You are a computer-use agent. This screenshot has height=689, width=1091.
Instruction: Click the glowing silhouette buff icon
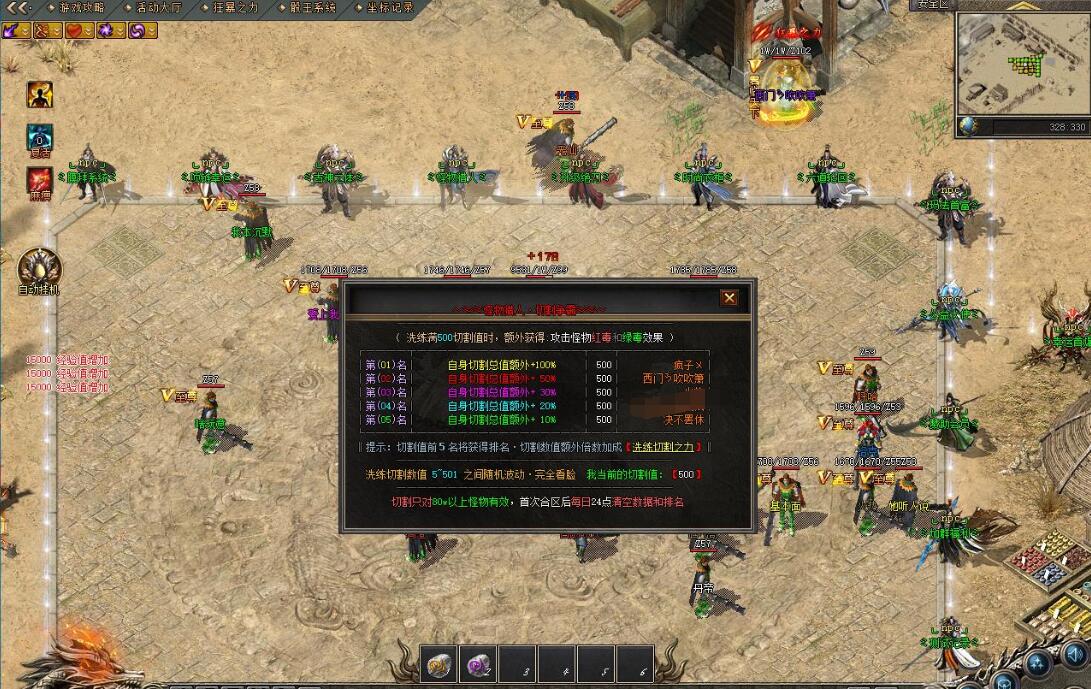click(x=40, y=95)
